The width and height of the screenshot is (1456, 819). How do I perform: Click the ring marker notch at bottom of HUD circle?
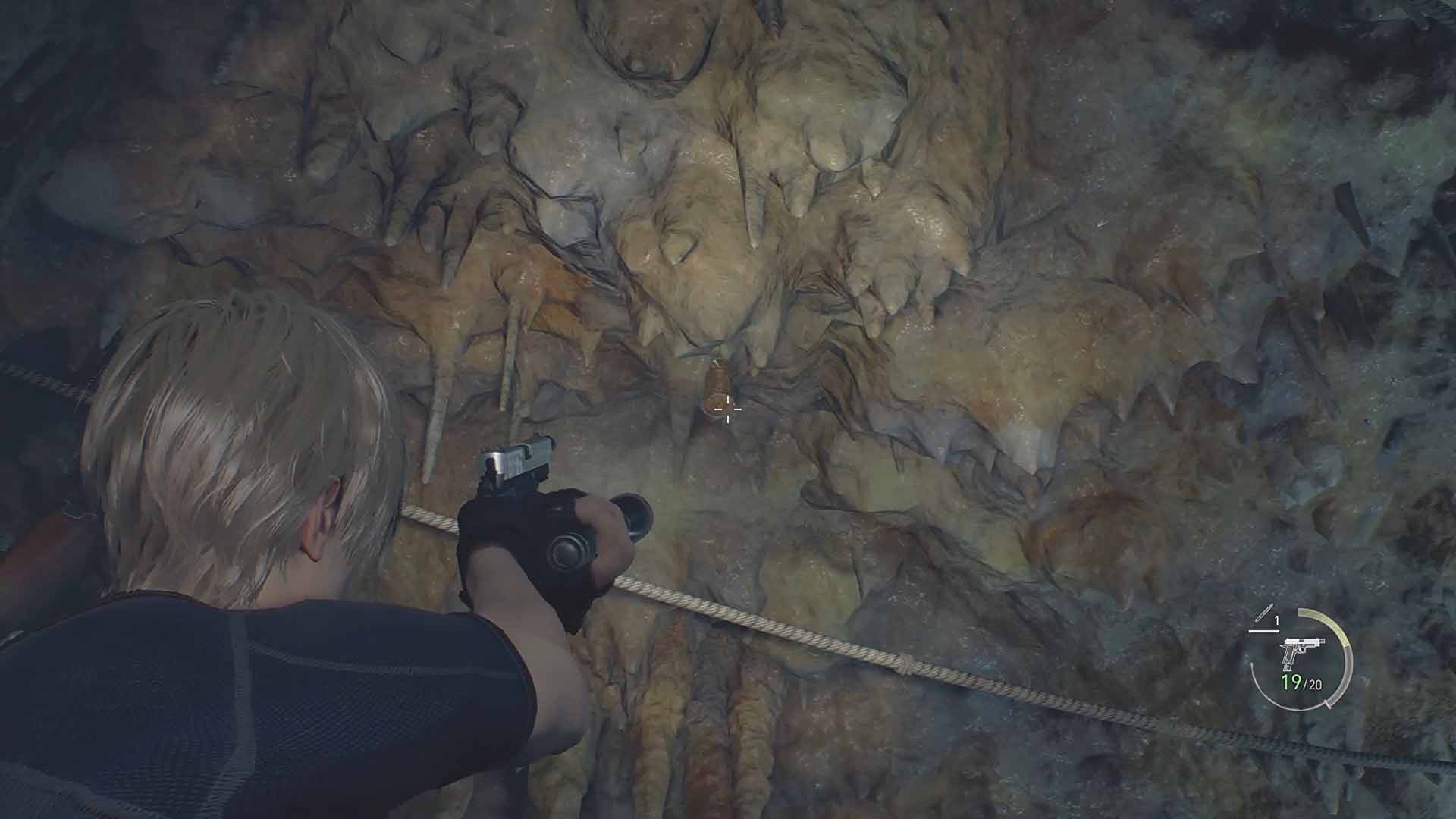(1327, 704)
